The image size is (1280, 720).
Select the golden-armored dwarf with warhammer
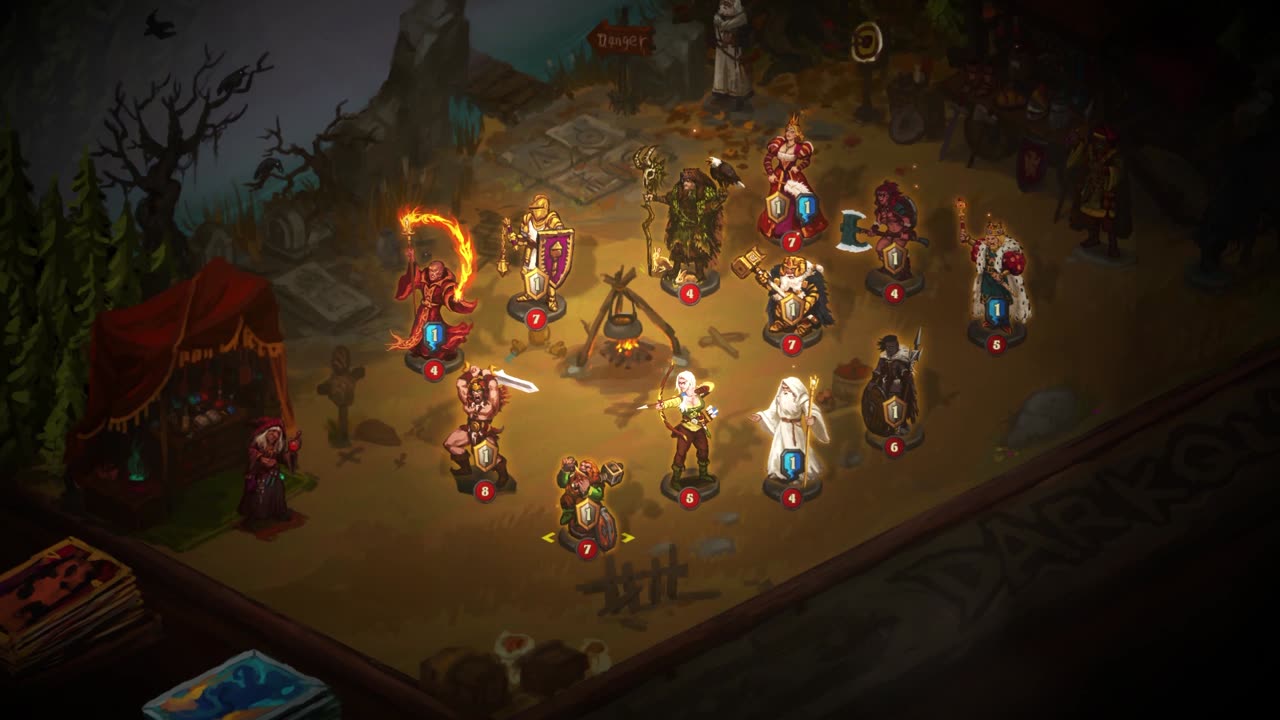(790, 295)
